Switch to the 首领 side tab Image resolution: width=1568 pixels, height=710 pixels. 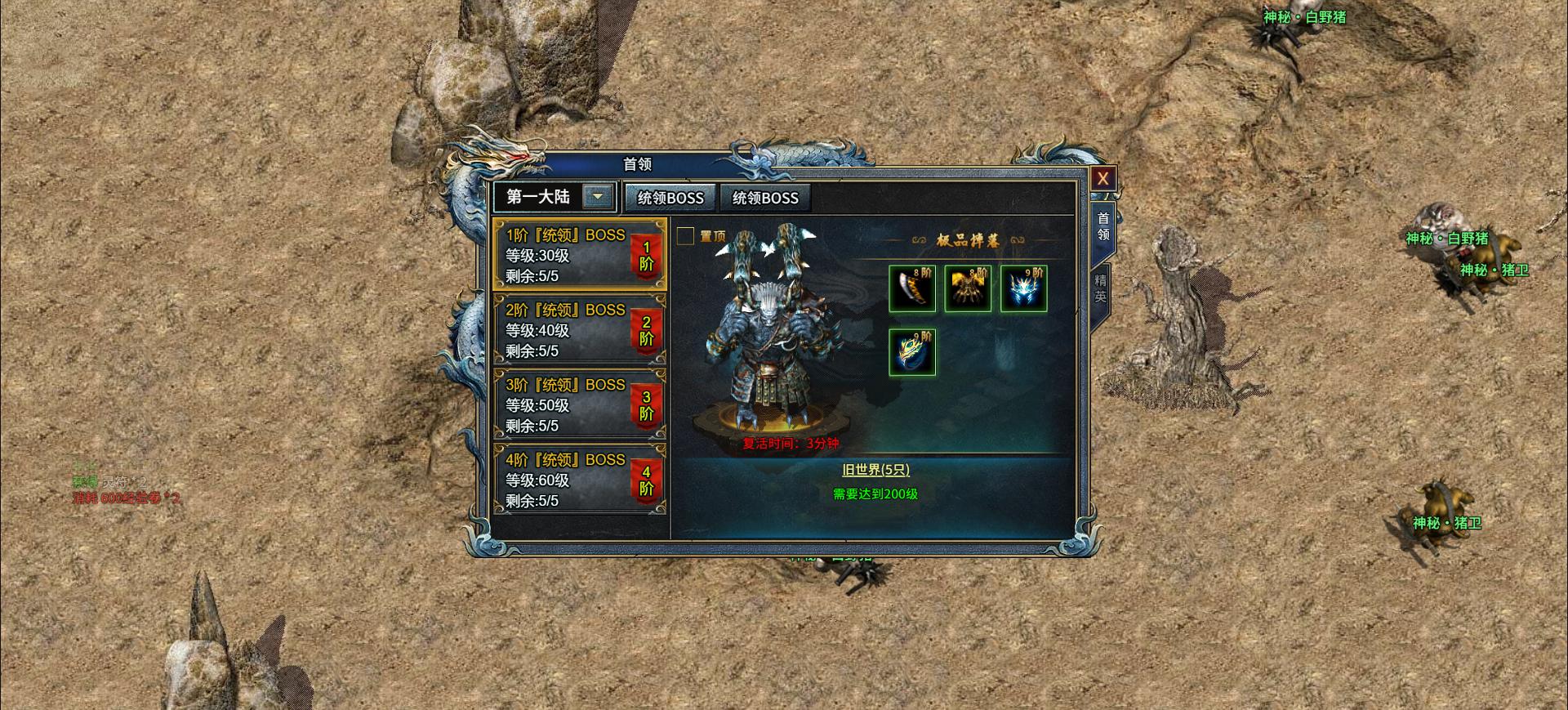(x=1102, y=226)
